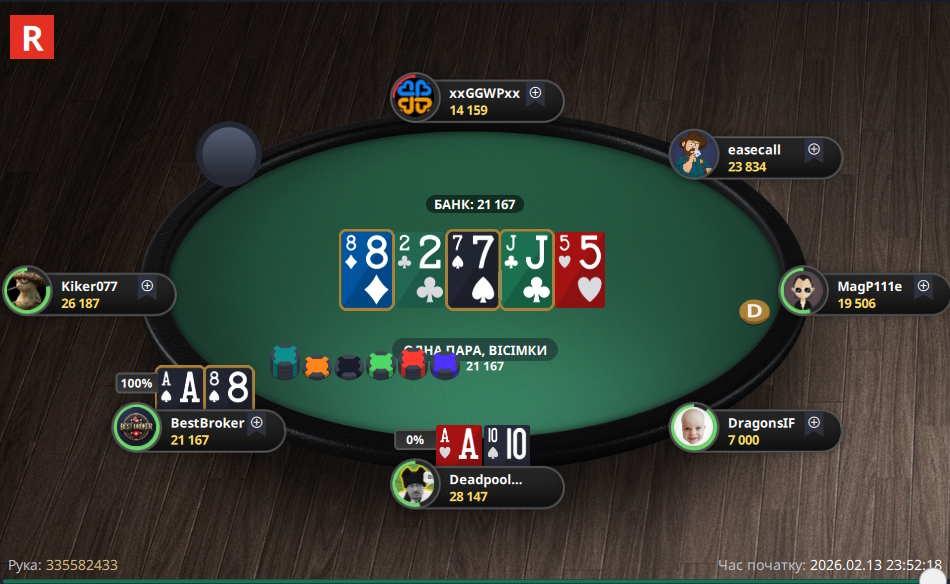Open Kiker077 player plus icon
The width and height of the screenshot is (950, 584).
click(147, 286)
